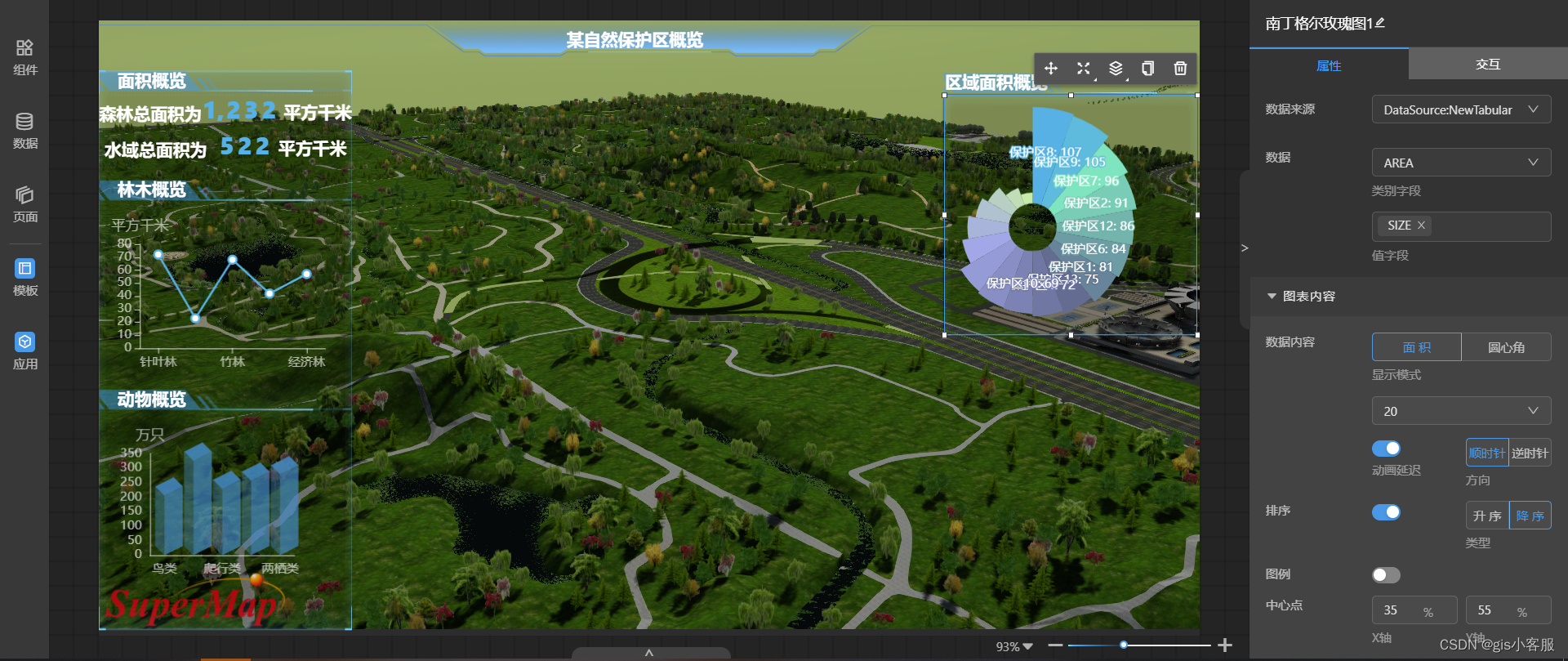
Task: Enable the 图例 toggle
Action: tap(1385, 574)
